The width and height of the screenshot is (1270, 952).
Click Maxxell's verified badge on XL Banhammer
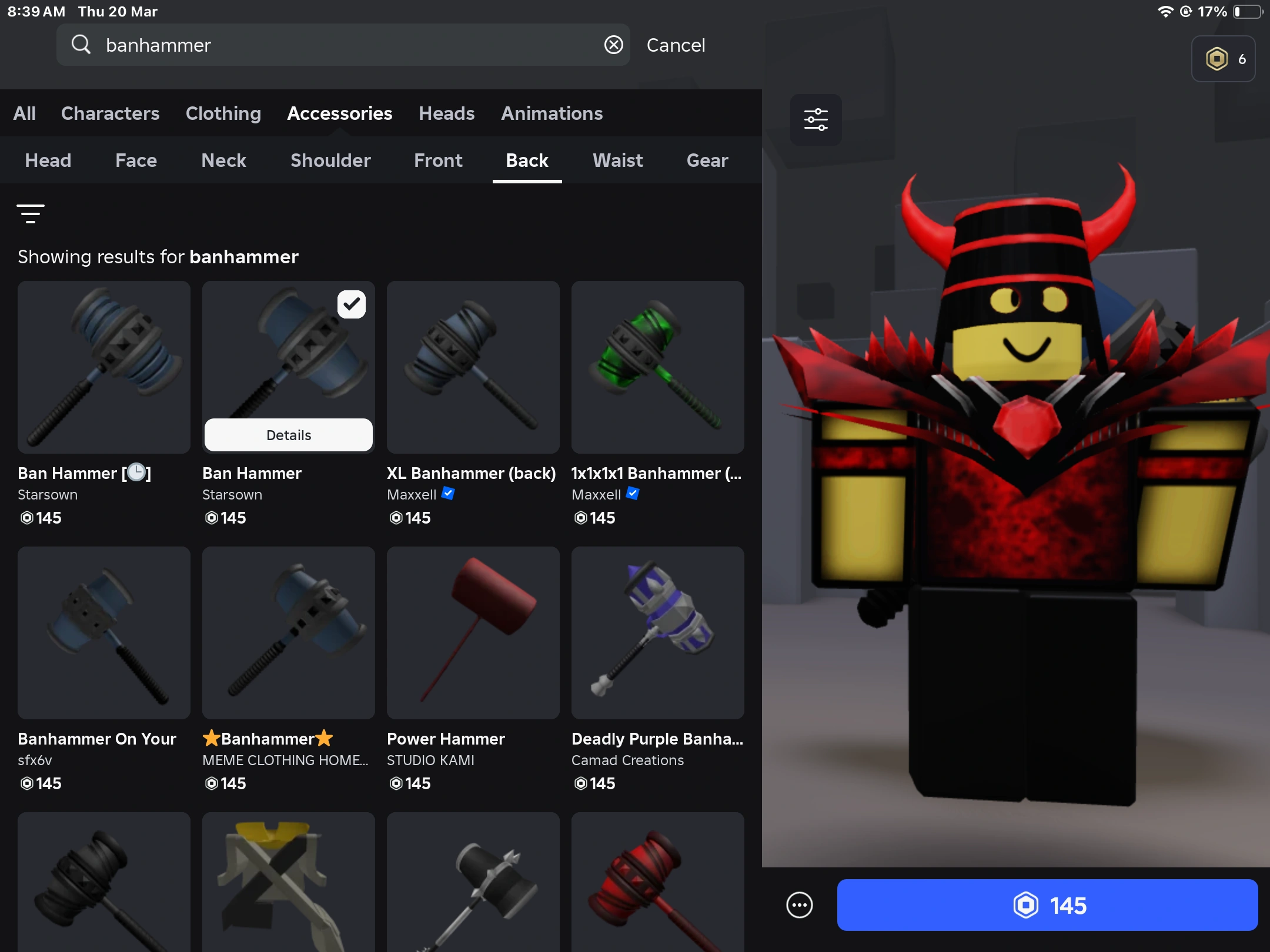pos(447,494)
